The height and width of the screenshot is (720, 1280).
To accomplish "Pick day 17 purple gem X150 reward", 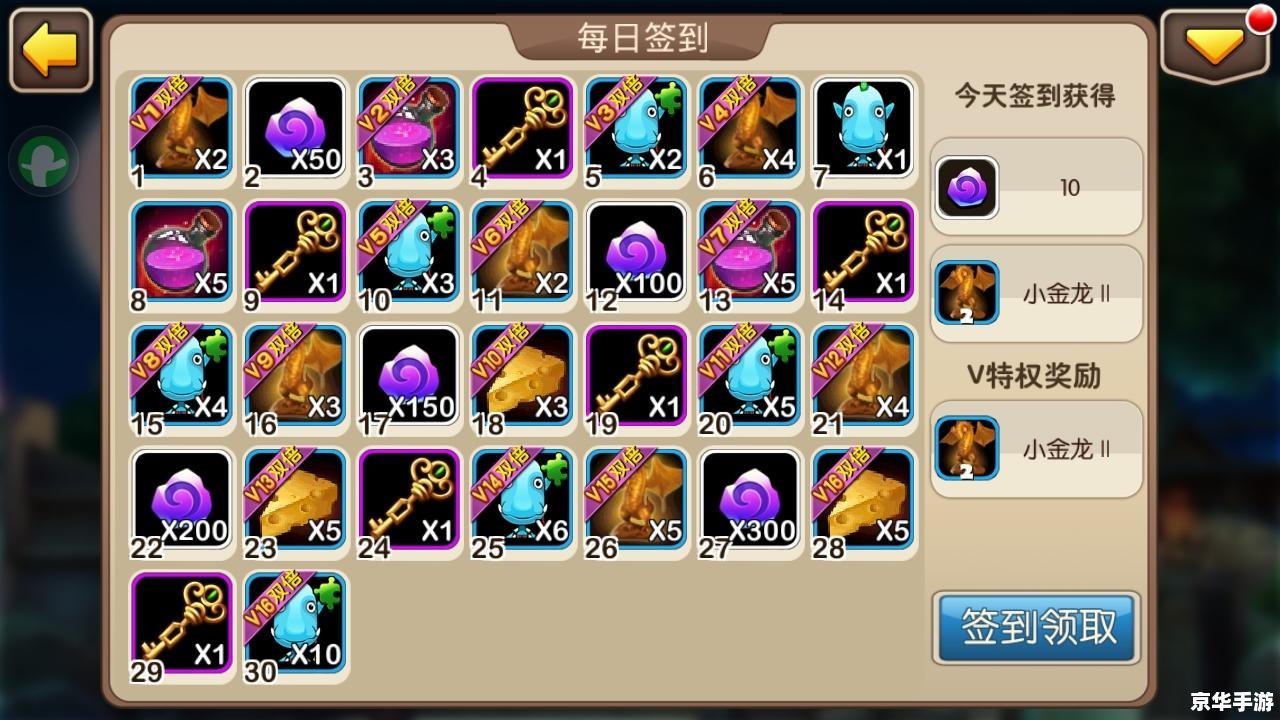I will (410, 377).
